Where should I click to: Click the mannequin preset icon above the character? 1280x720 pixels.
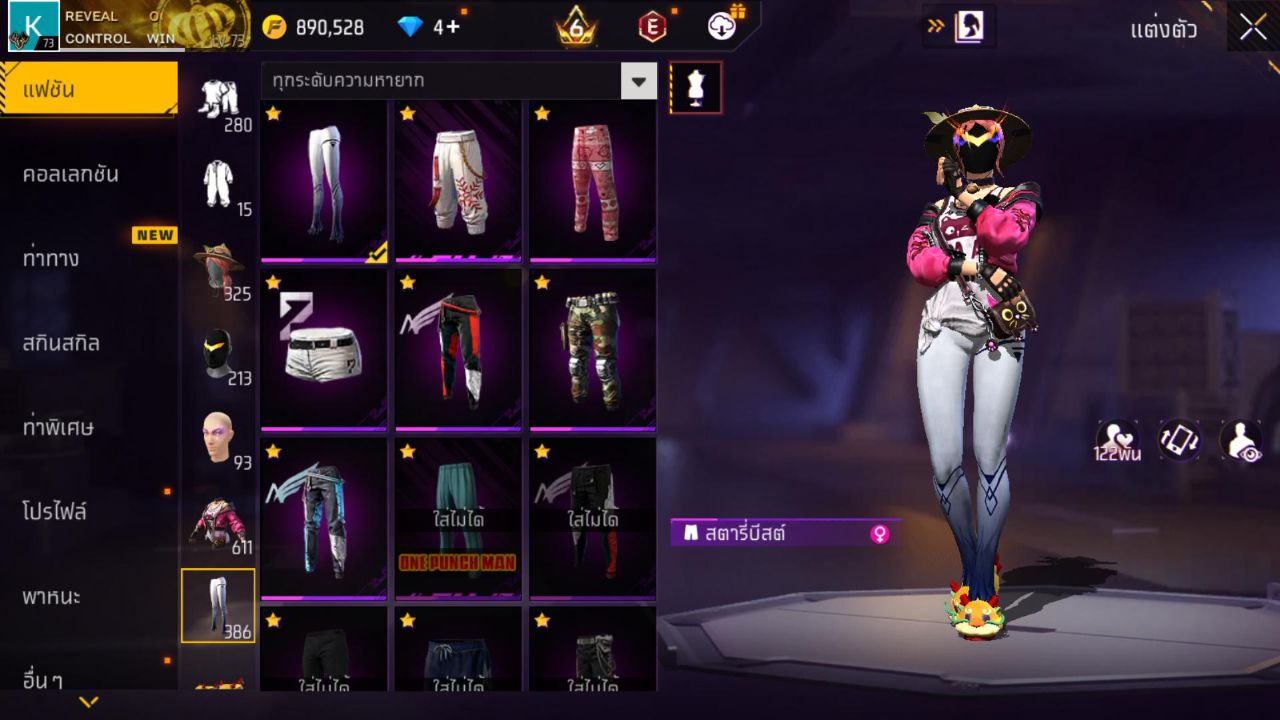coord(694,87)
